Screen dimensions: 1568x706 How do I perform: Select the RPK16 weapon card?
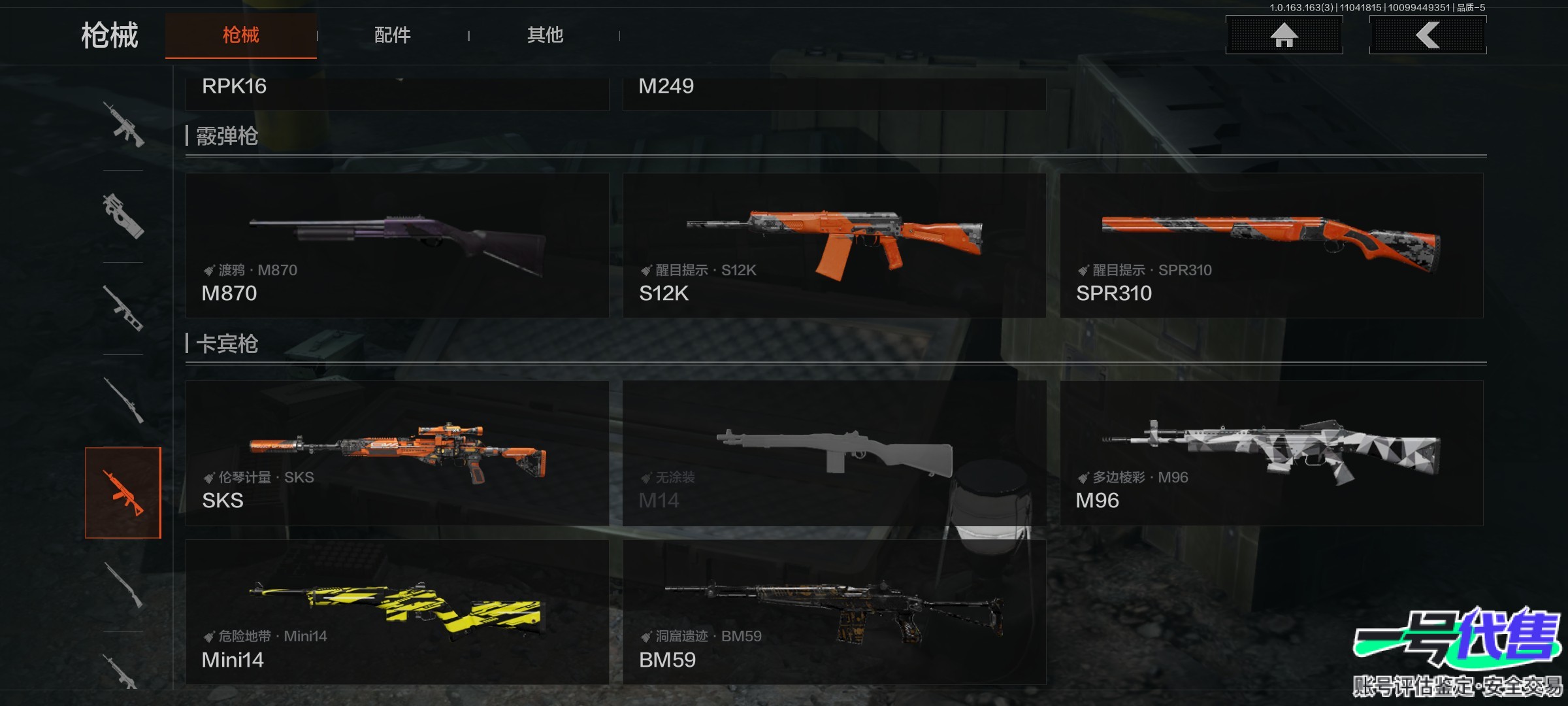pos(397,93)
